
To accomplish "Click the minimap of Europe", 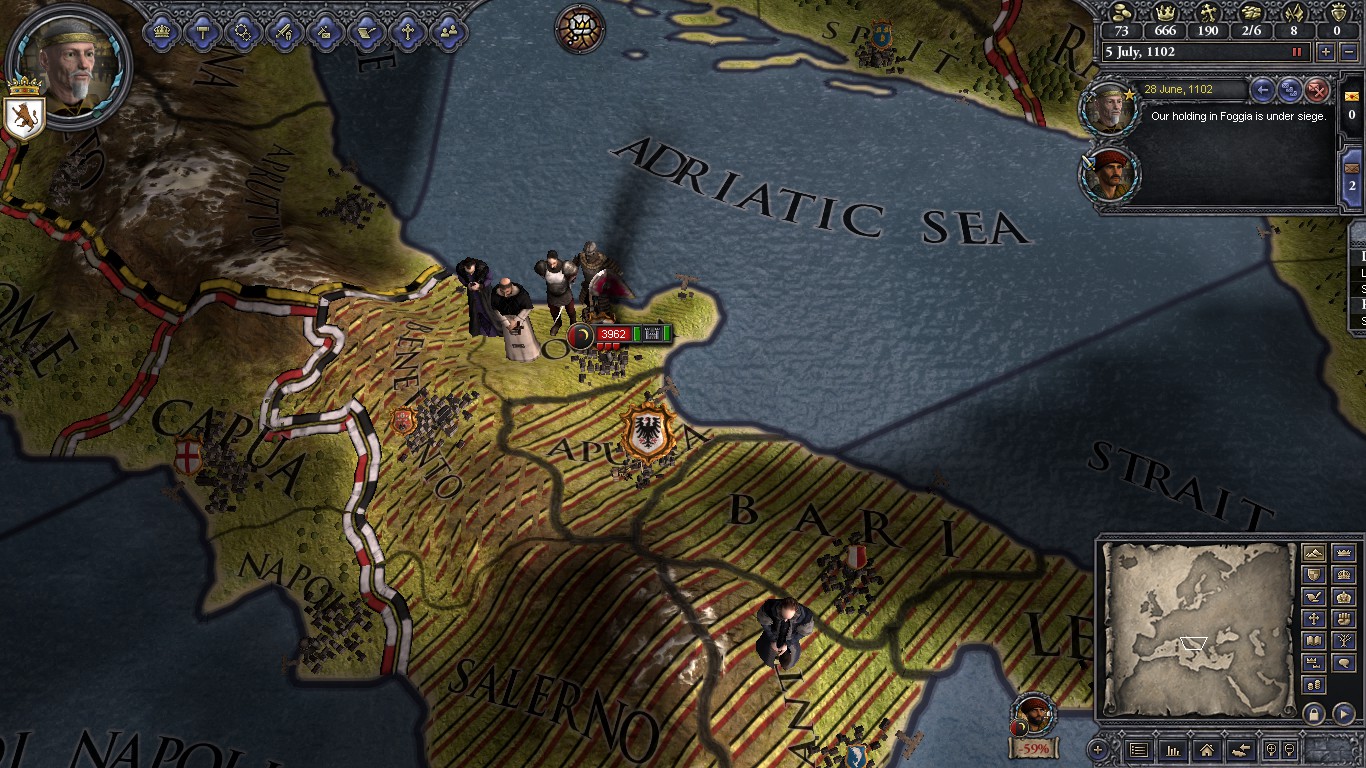I will coord(1197,627).
